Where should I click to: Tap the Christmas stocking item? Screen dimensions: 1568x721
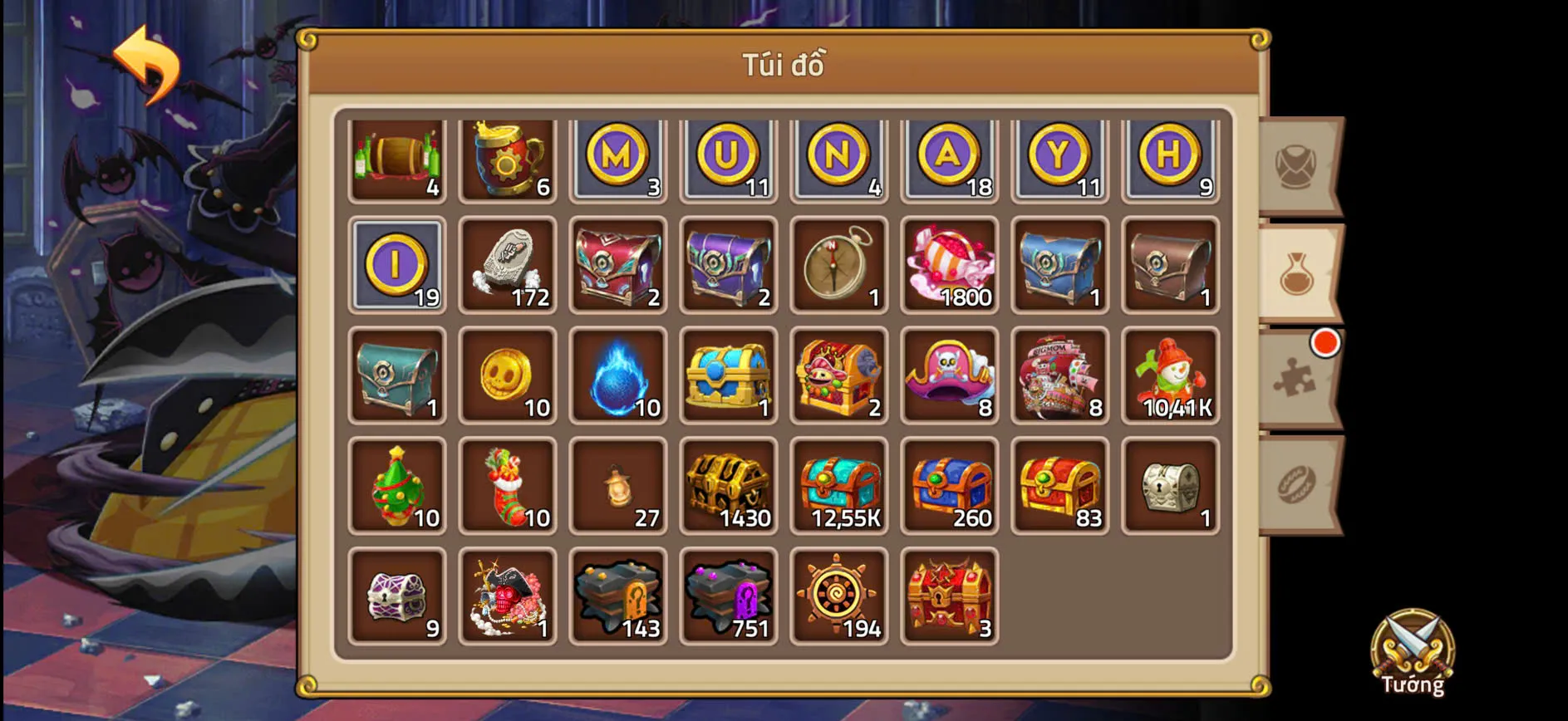point(508,484)
